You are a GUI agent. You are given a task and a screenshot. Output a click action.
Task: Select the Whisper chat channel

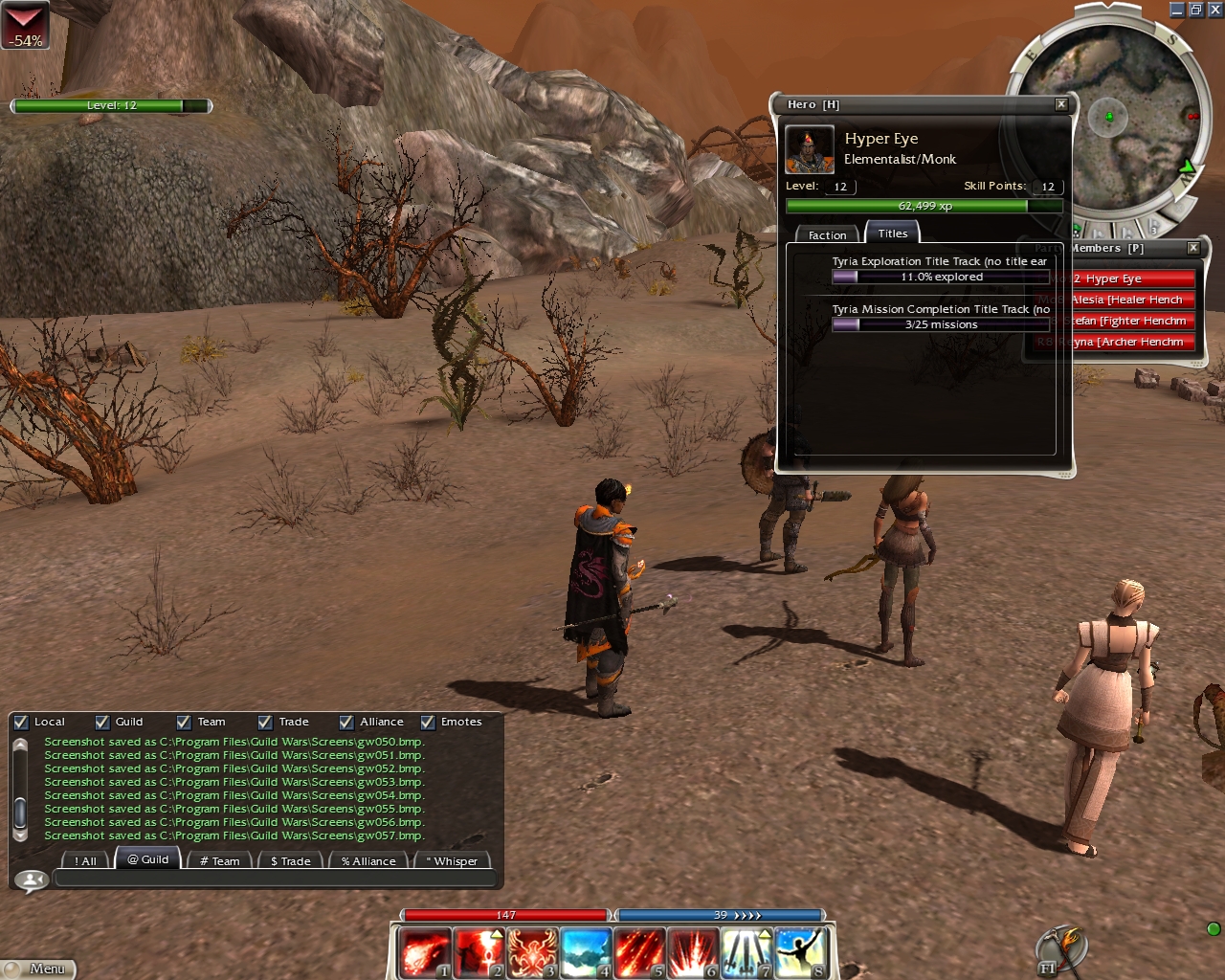452,860
